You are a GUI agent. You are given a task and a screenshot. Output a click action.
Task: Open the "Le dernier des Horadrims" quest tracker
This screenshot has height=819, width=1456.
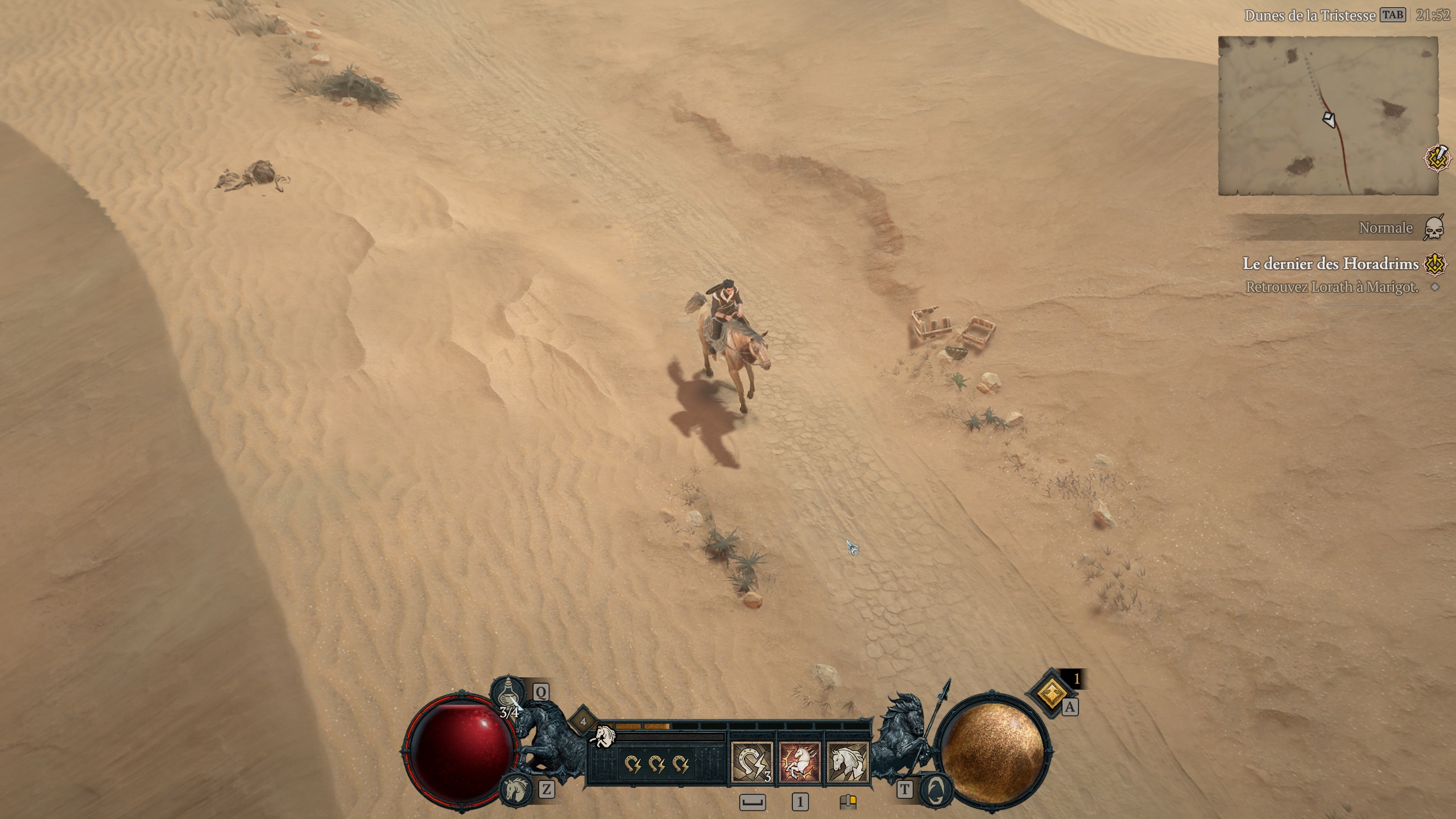[x=1330, y=264]
